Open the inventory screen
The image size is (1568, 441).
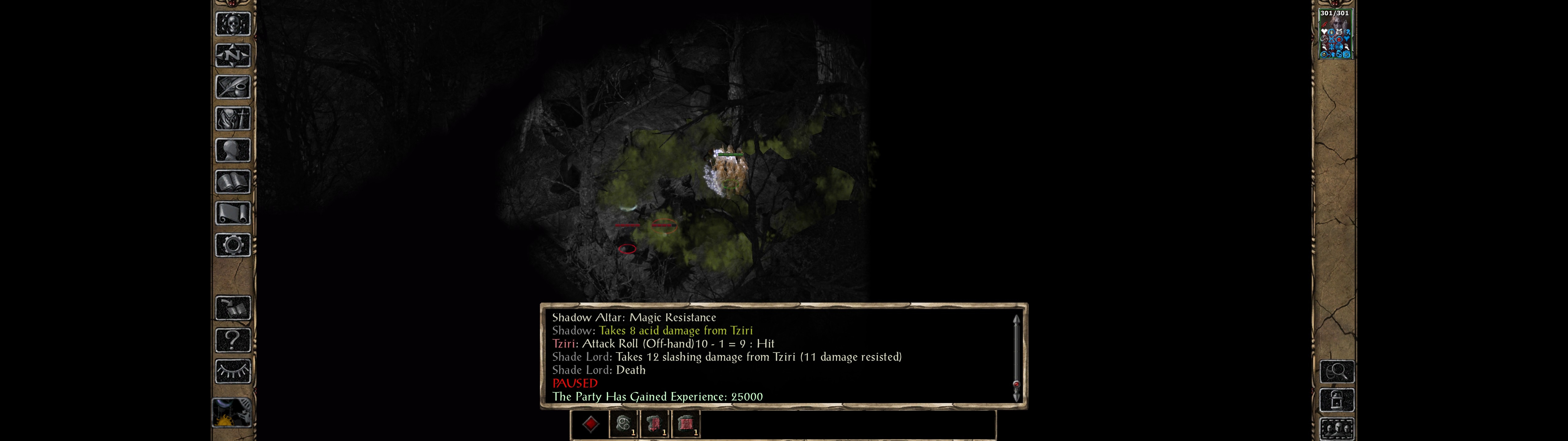pos(232,119)
